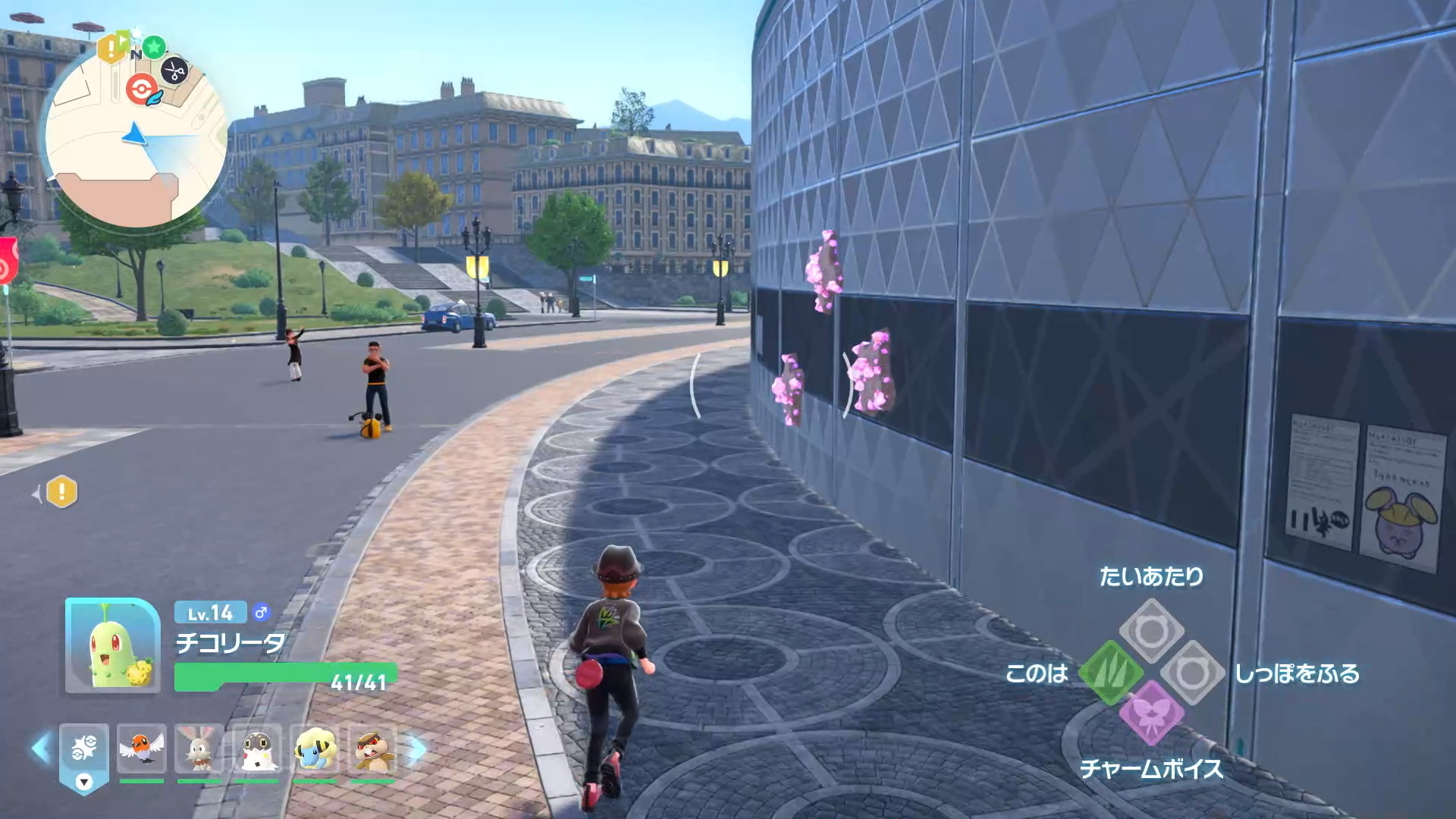Use the しっぽをふる move icon
Screen dimensions: 1456x819
[x=1192, y=673]
